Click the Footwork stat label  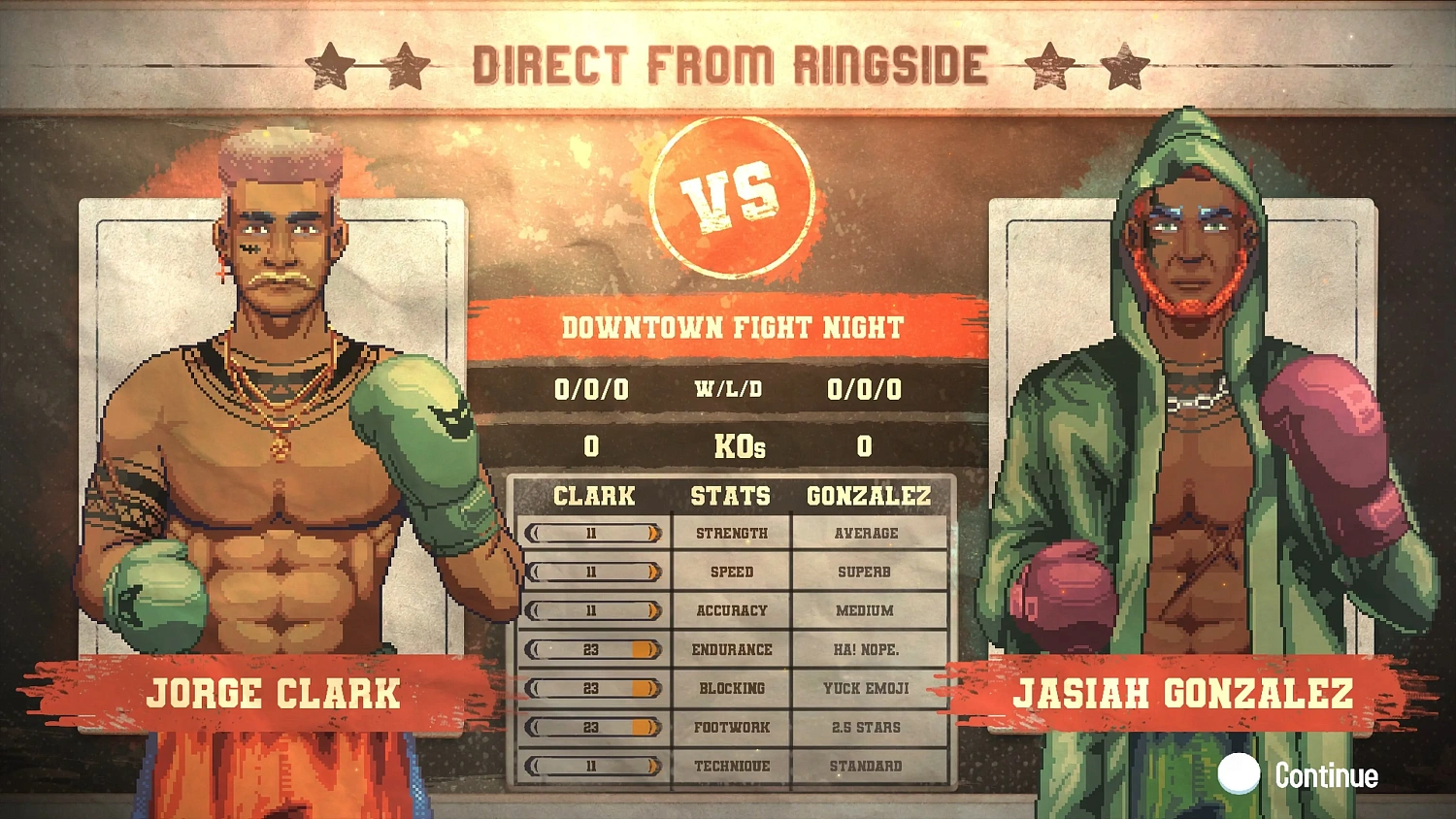coord(730,727)
